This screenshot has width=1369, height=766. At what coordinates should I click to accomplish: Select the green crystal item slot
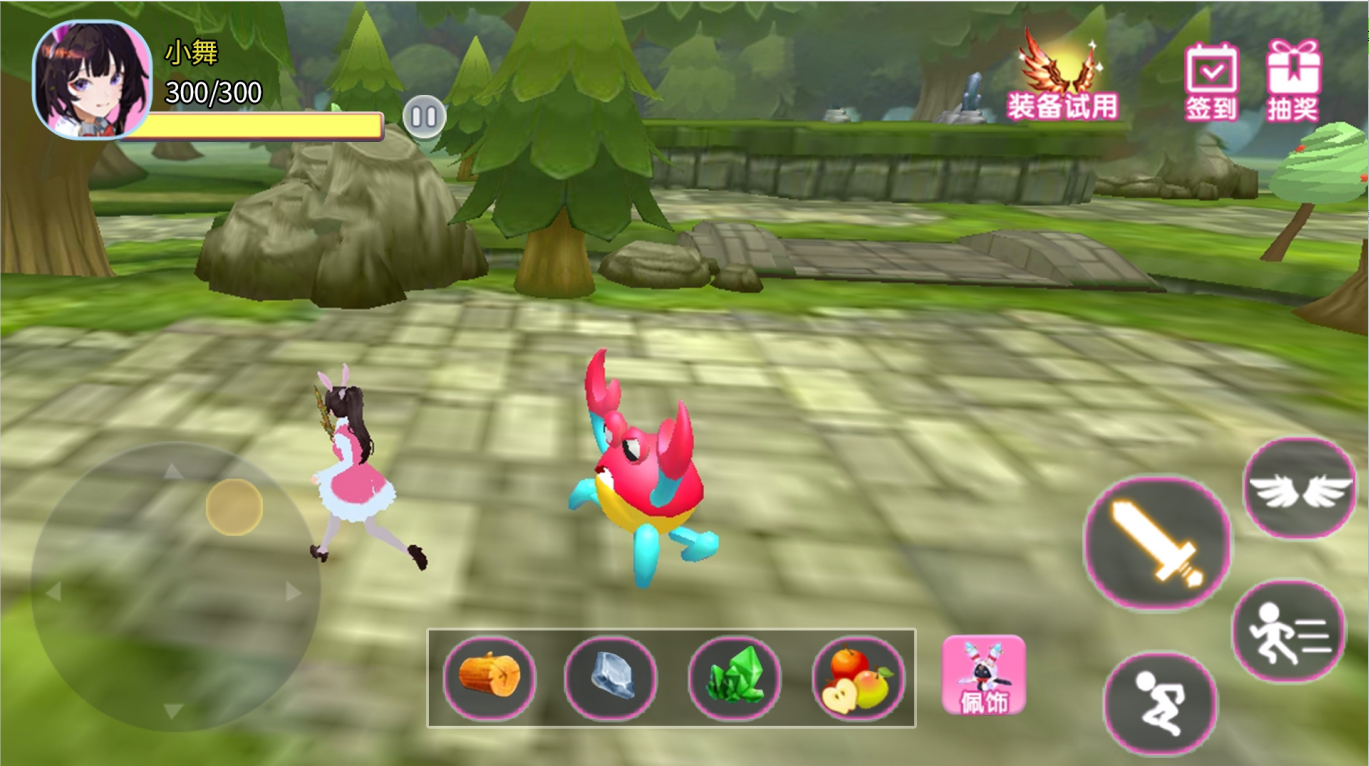pos(735,677)
